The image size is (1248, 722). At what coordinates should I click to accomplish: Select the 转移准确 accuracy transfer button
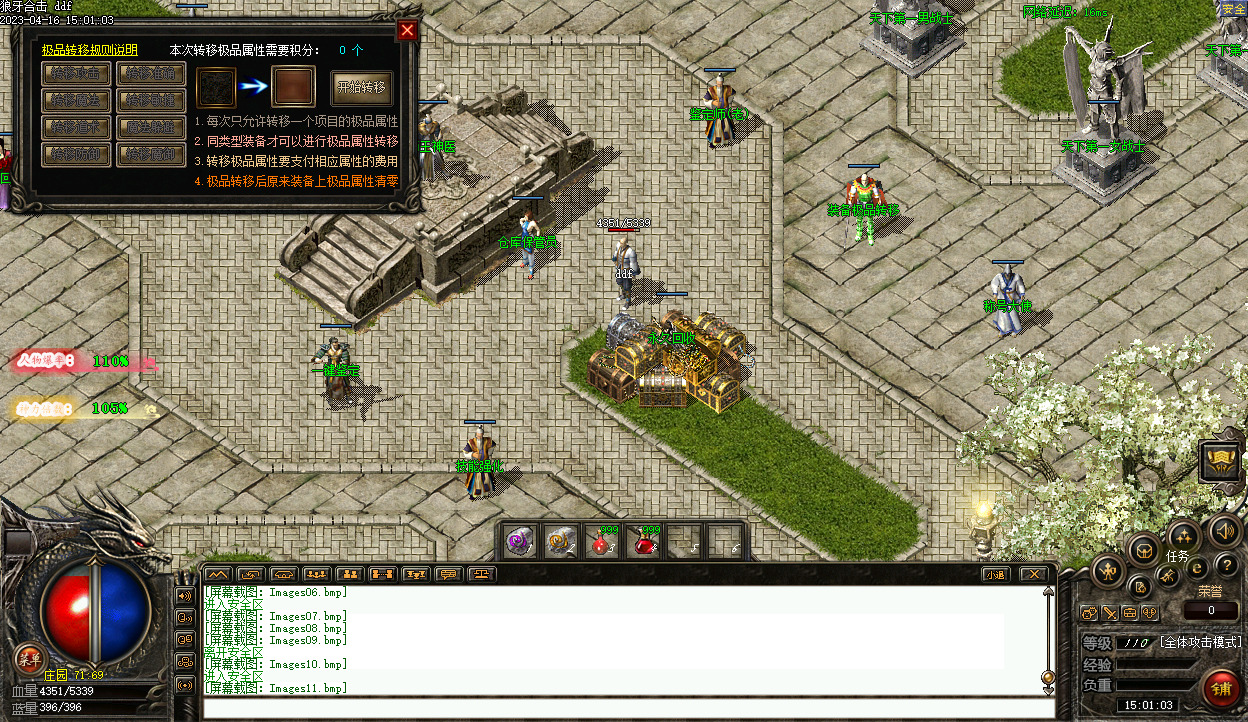click(151, 73)
